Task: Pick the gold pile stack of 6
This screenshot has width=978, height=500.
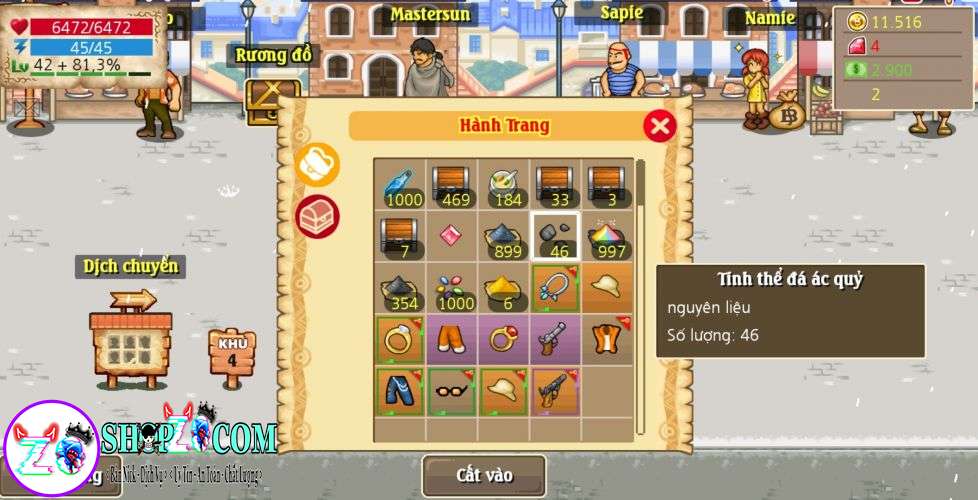Action: click(504, 289)
